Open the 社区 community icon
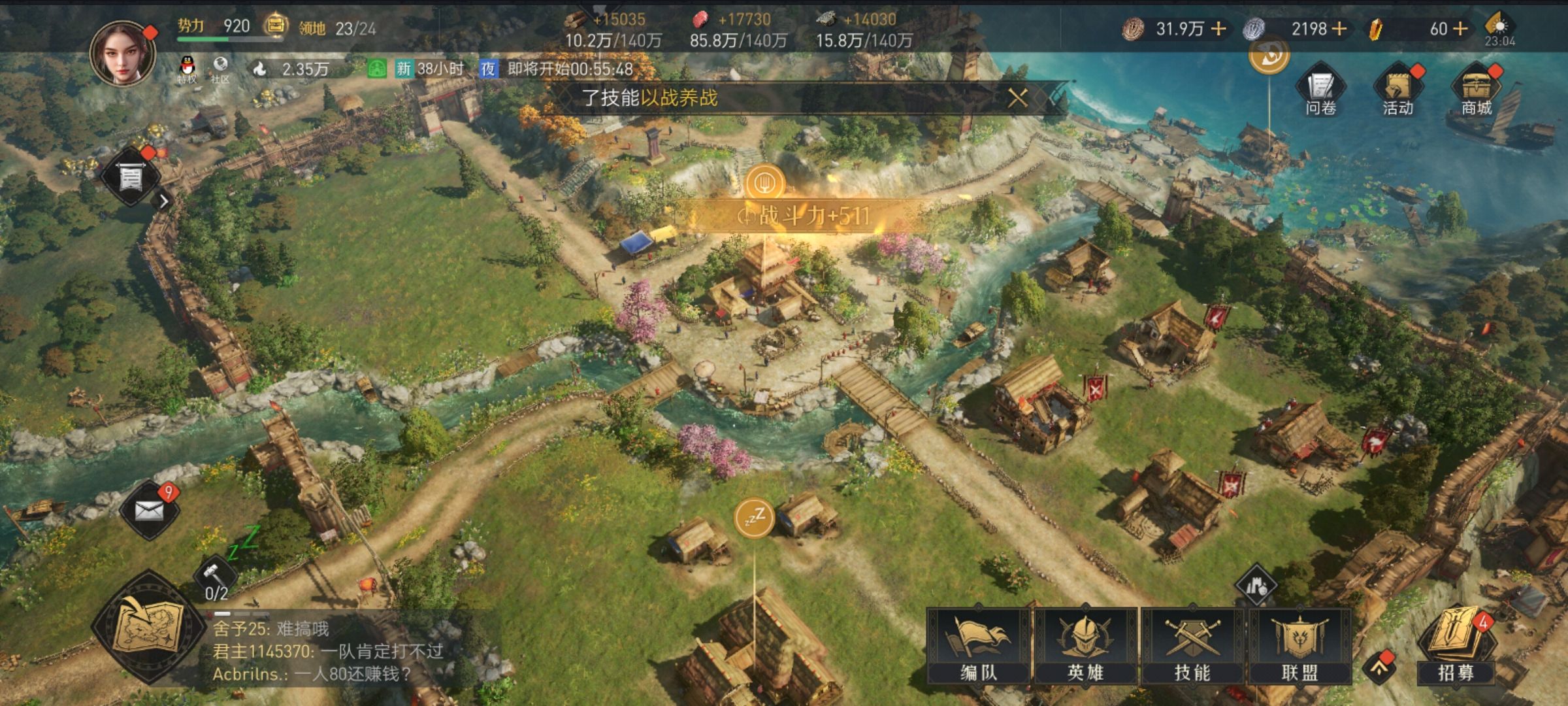This screenshot has height=706, width=1568. (220, 69)
